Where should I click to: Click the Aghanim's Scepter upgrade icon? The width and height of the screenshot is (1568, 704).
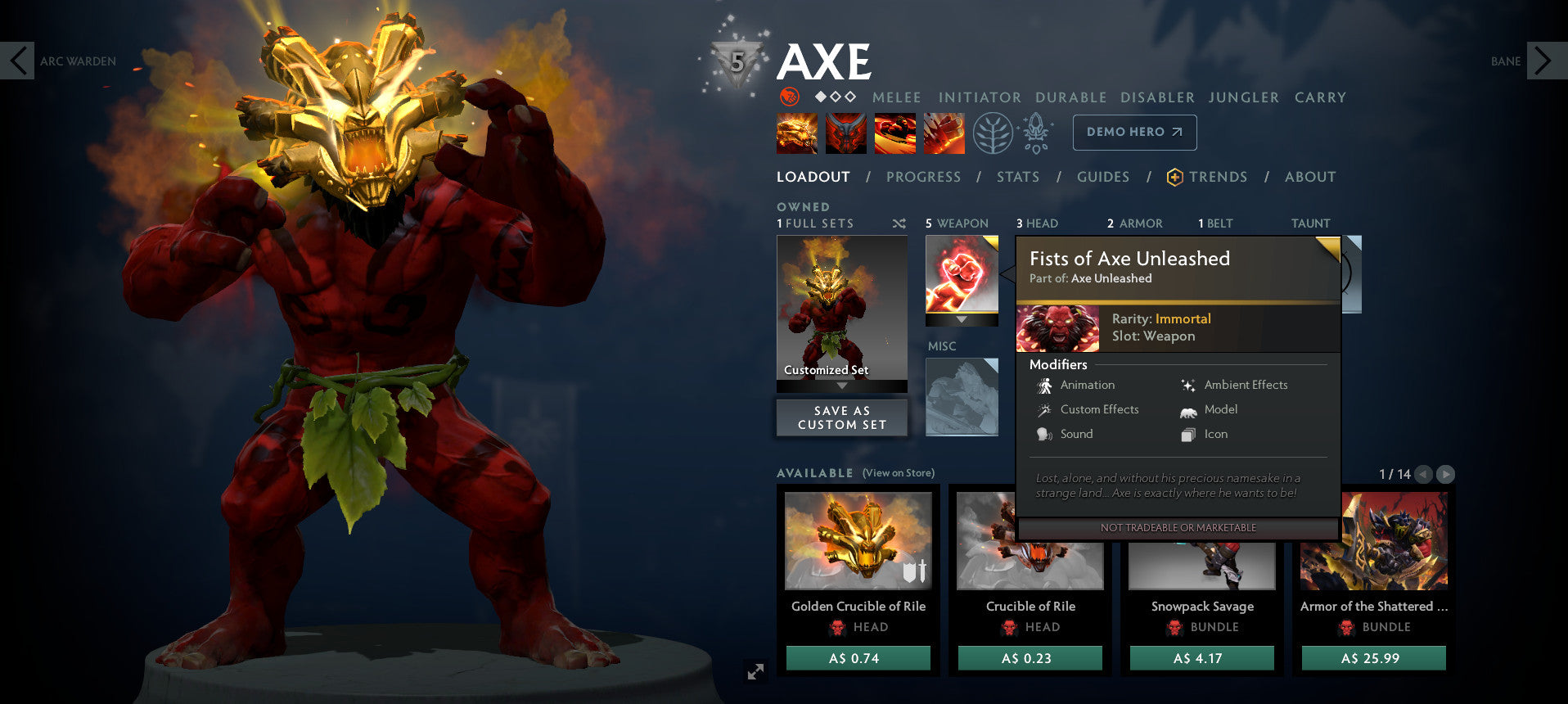point(1035,132)
